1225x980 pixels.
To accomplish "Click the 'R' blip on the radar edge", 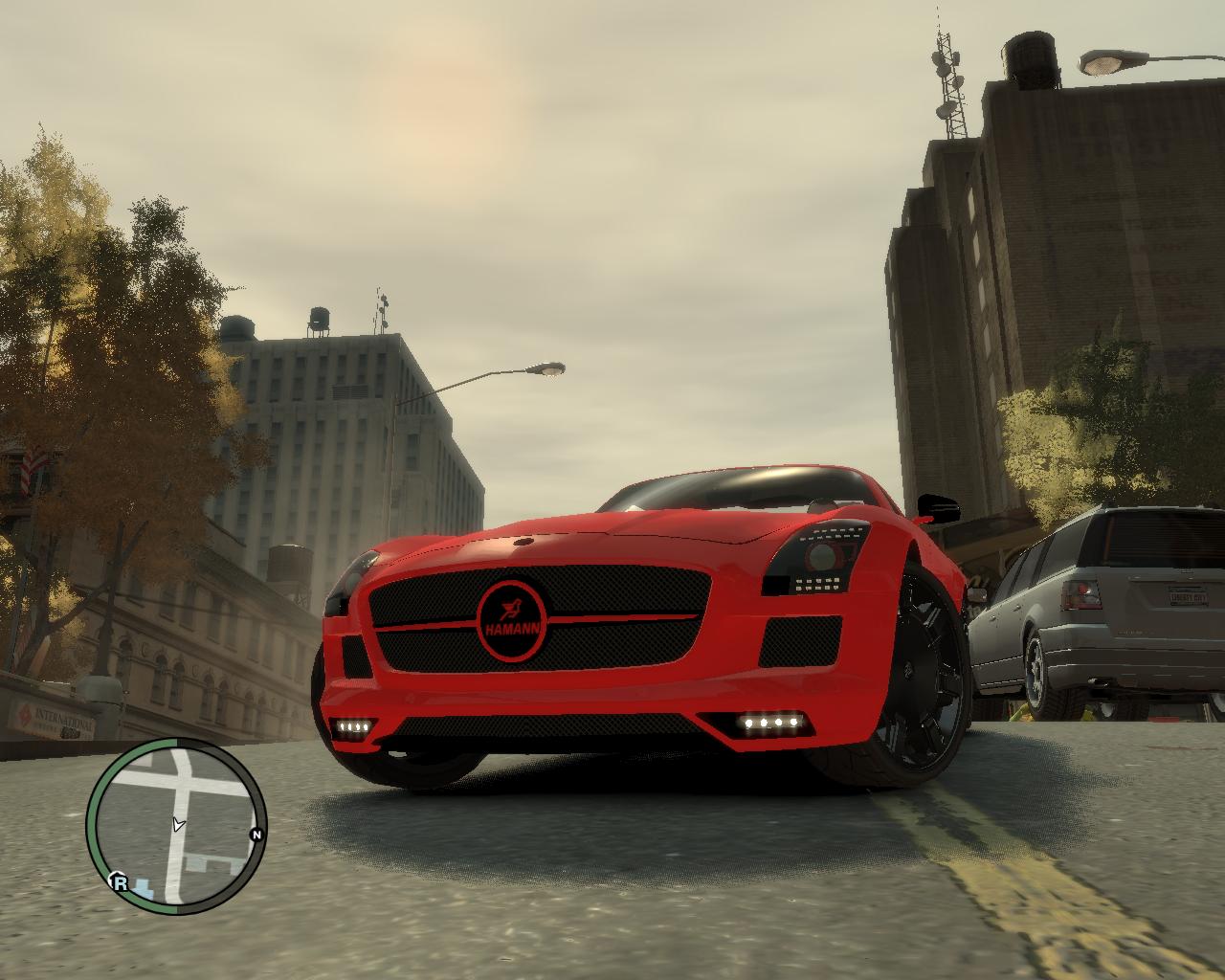I will coord(120,882).
